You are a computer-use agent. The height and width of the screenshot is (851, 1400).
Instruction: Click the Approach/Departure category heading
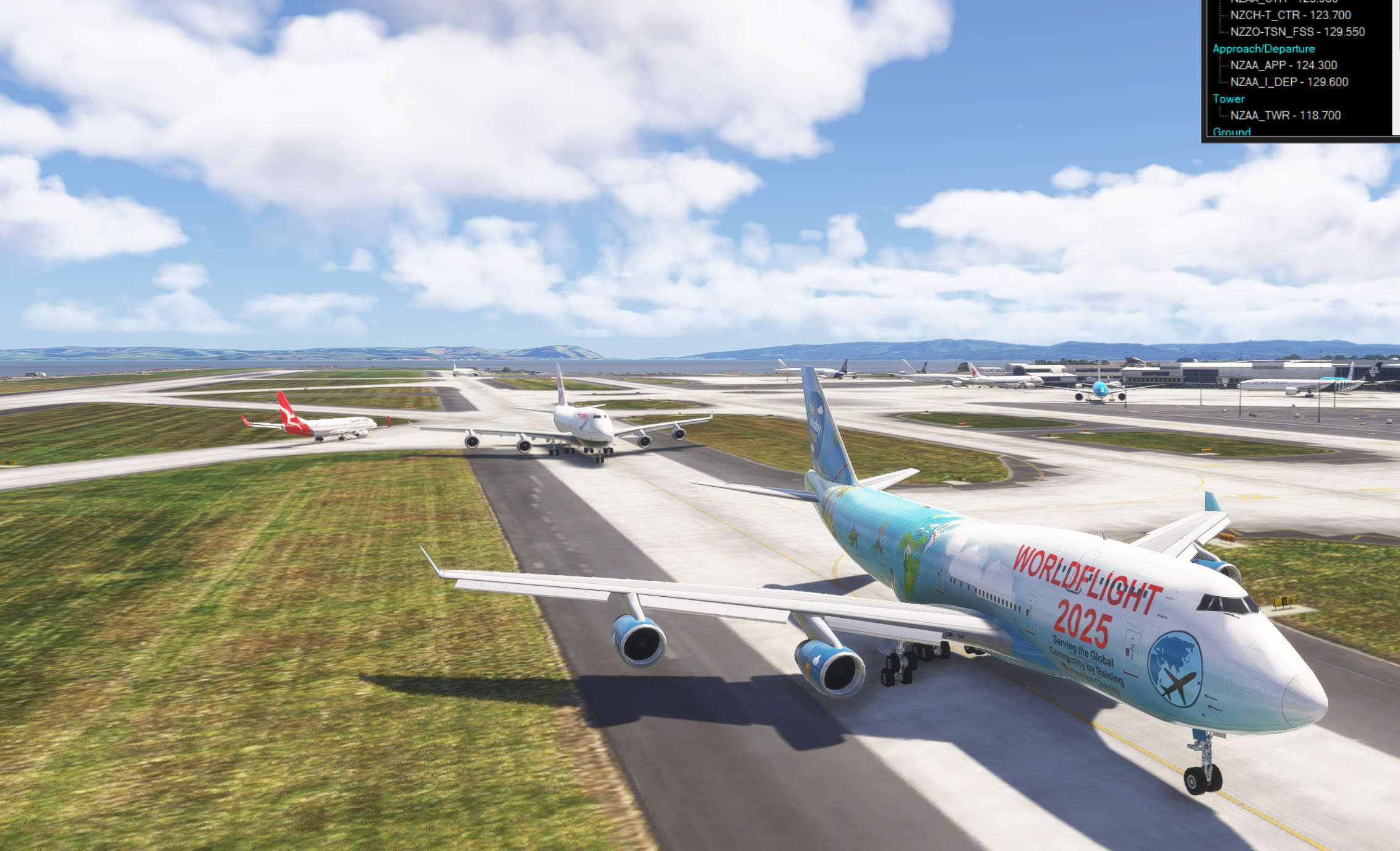(x=1263, y=49)
